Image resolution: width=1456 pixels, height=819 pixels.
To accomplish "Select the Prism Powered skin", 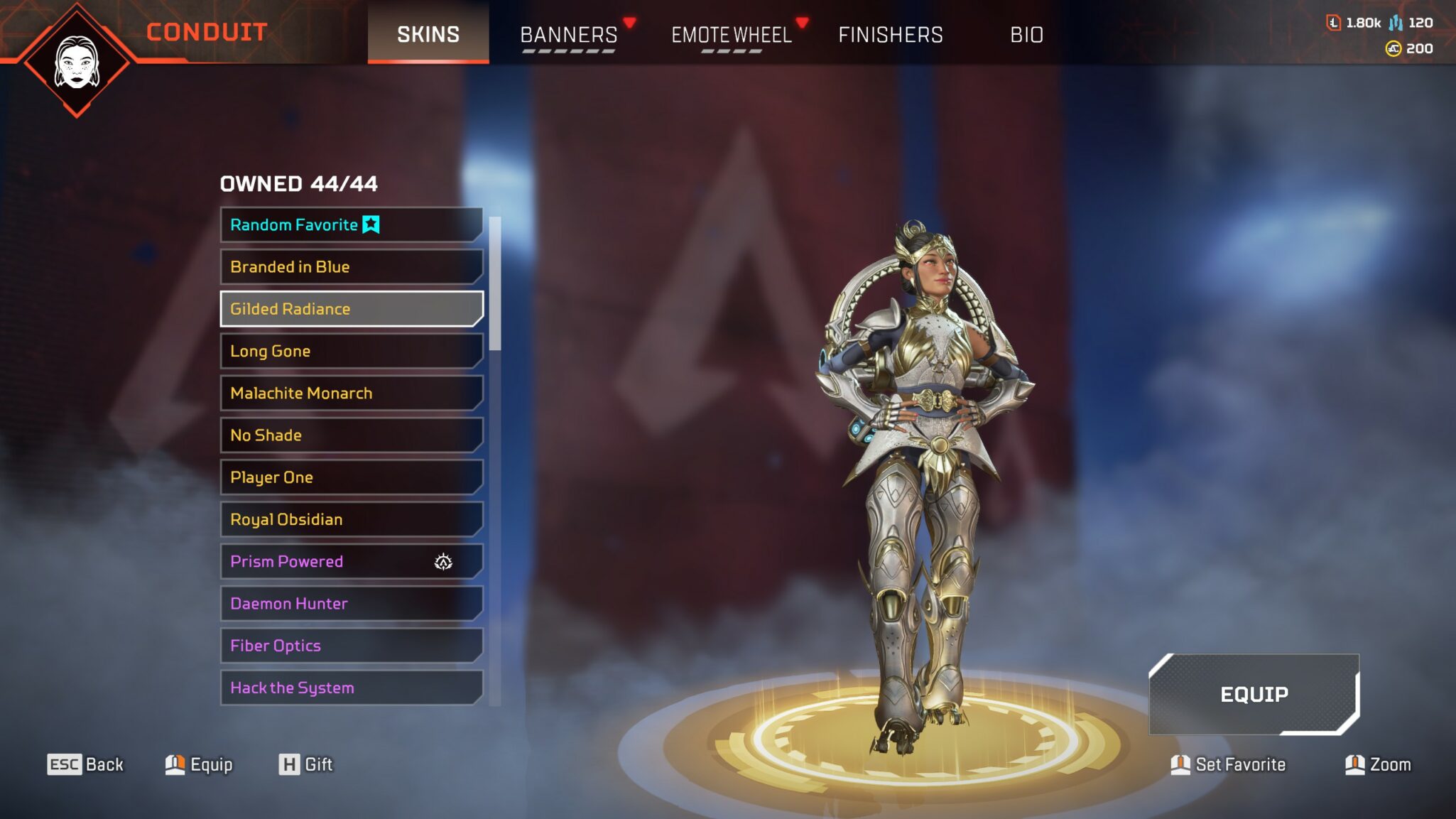I will [x=352, y=561].
